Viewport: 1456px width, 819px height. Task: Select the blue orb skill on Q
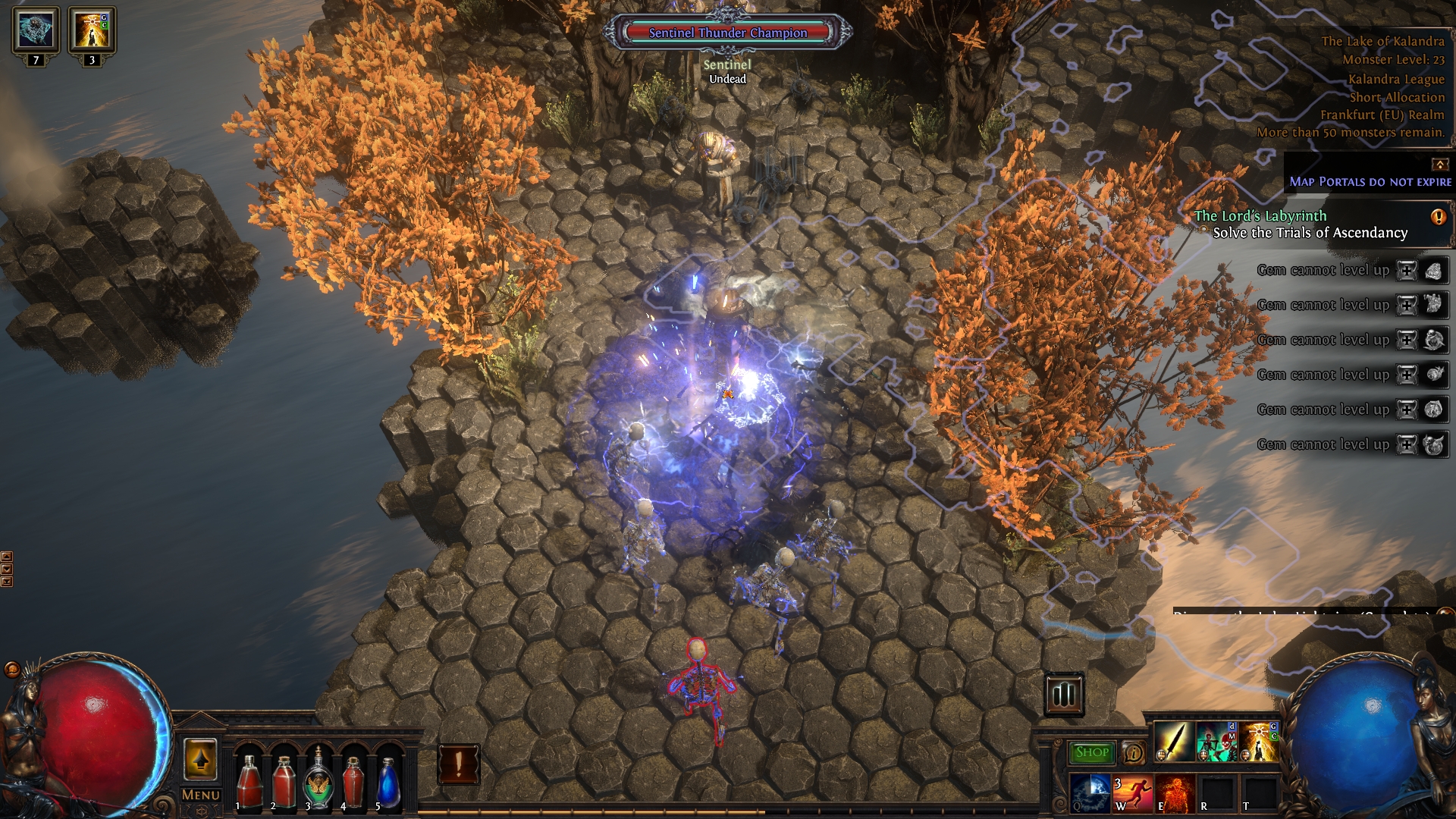1090,793
